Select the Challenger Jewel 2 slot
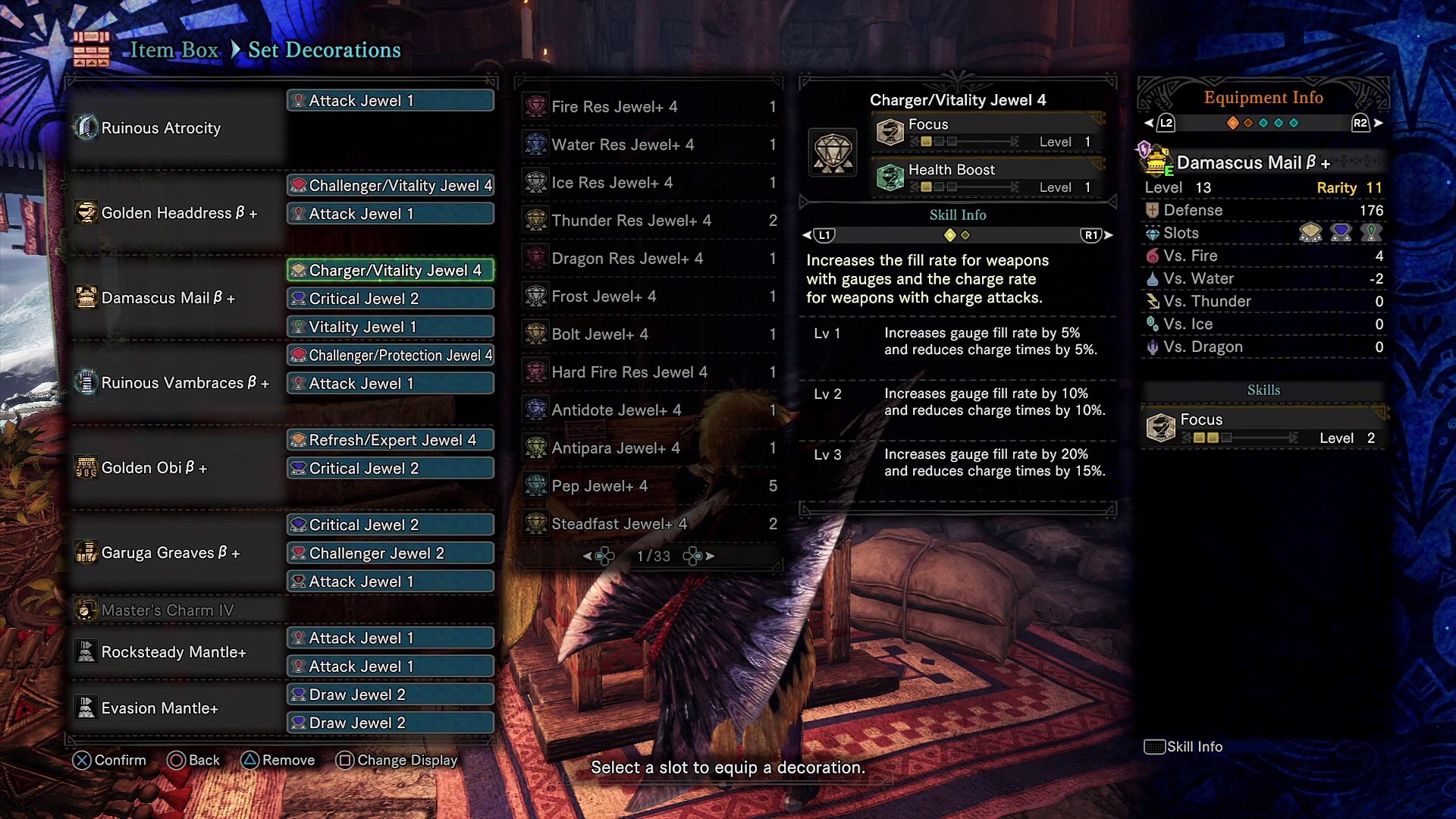 click(391, 554)
